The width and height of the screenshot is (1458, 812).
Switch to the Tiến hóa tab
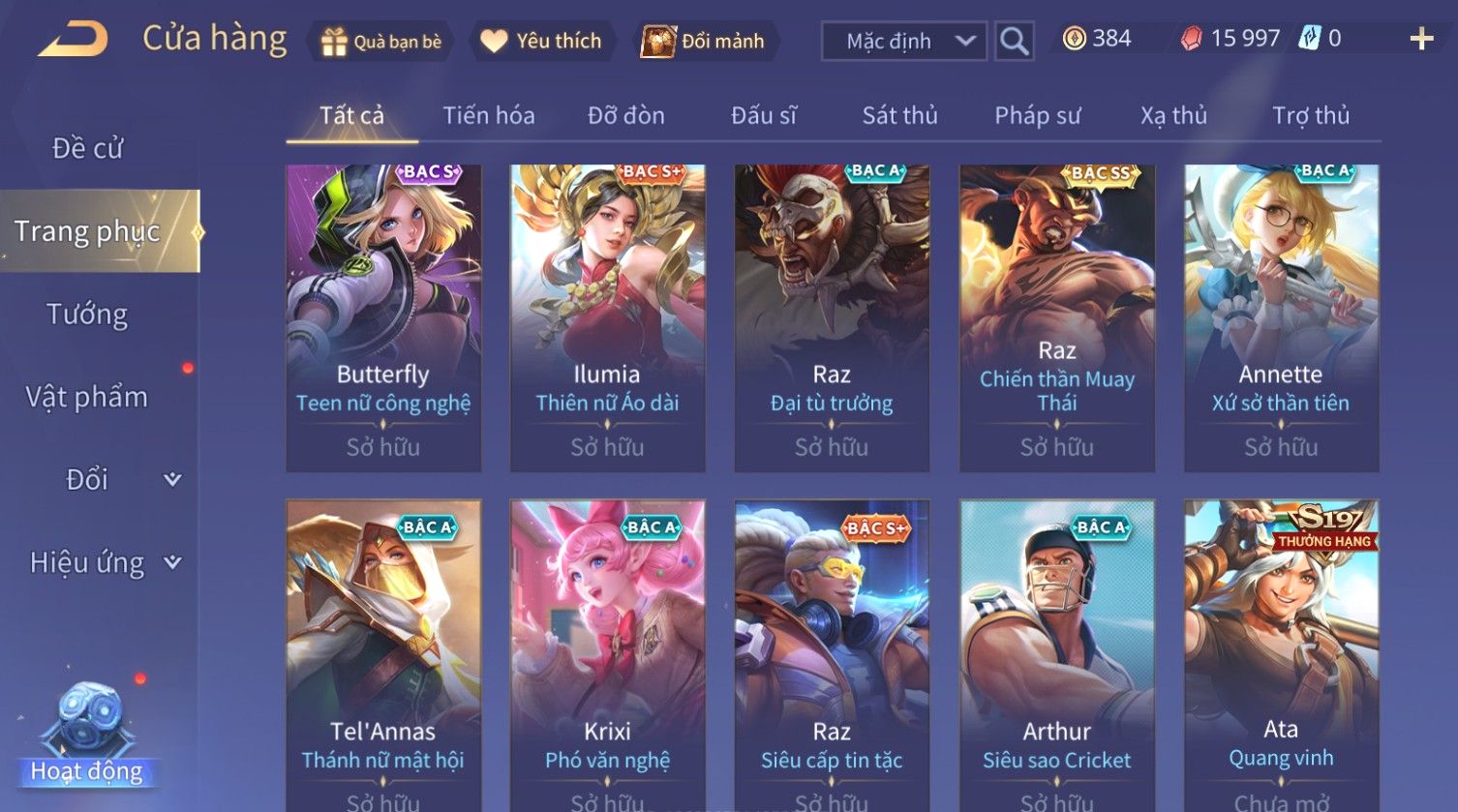click(488, 116)
